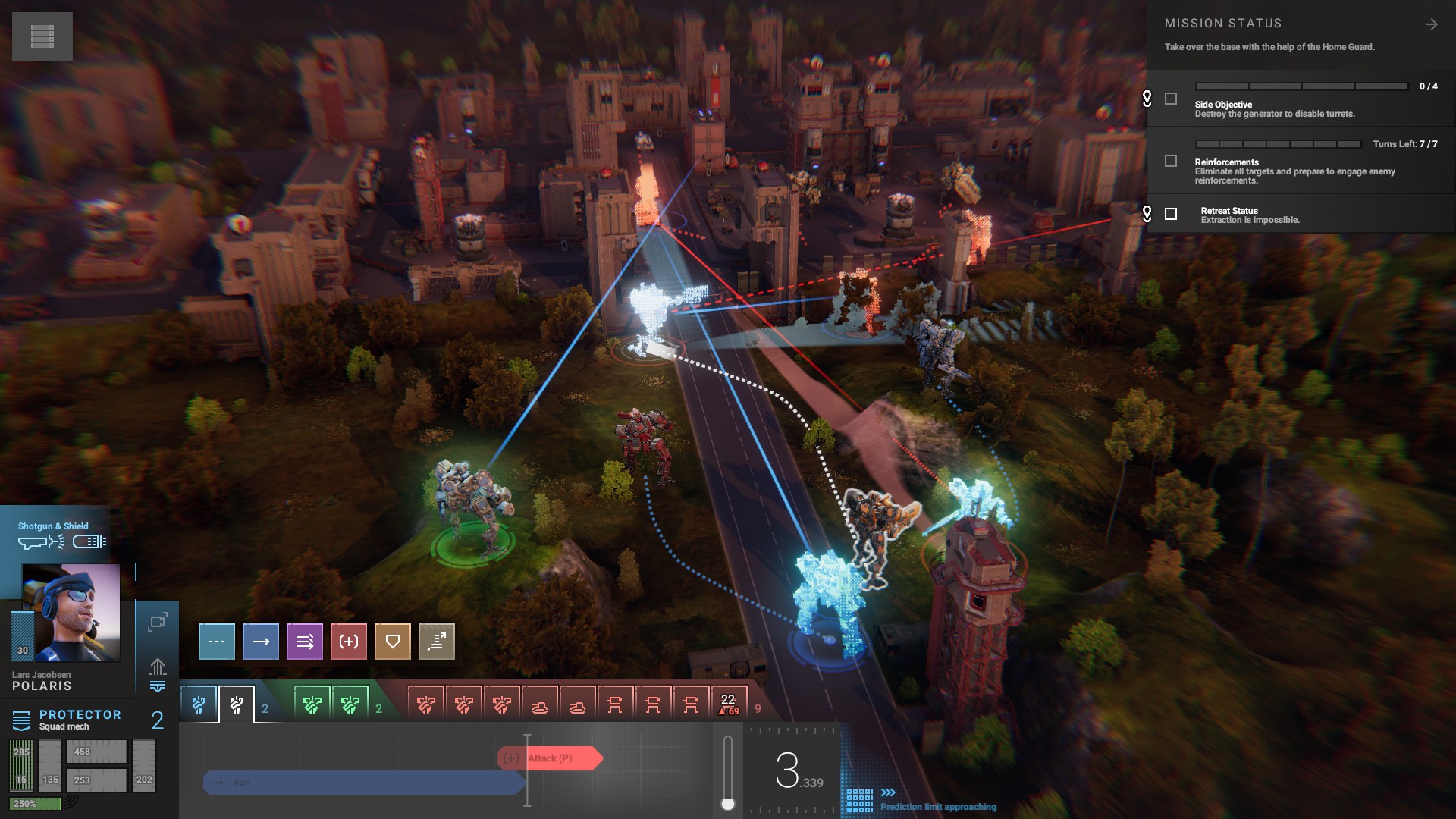The image size is (1456, 819).
Task: Activate the purple dash action
Action: (305, 642)
